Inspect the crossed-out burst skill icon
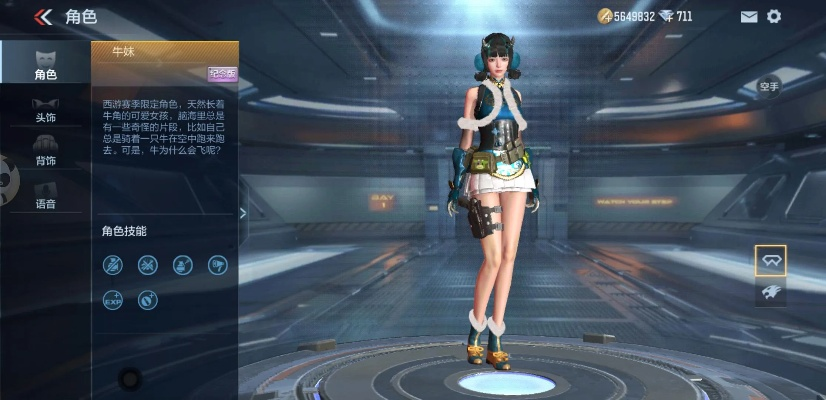Image resolution: width=826 pixels, height=400 pixels. (148, 264)
